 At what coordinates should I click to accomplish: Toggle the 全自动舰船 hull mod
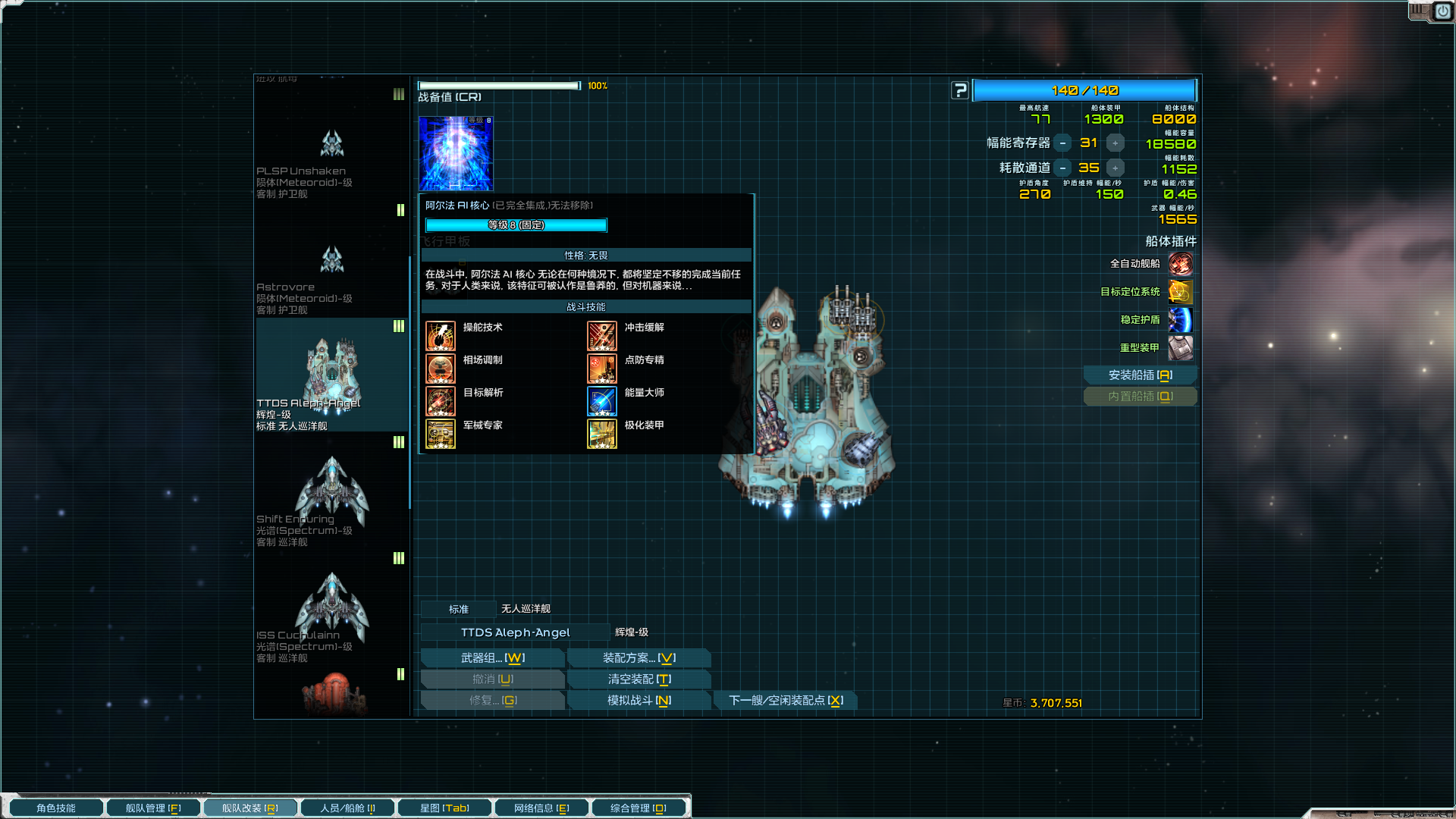1181,264
